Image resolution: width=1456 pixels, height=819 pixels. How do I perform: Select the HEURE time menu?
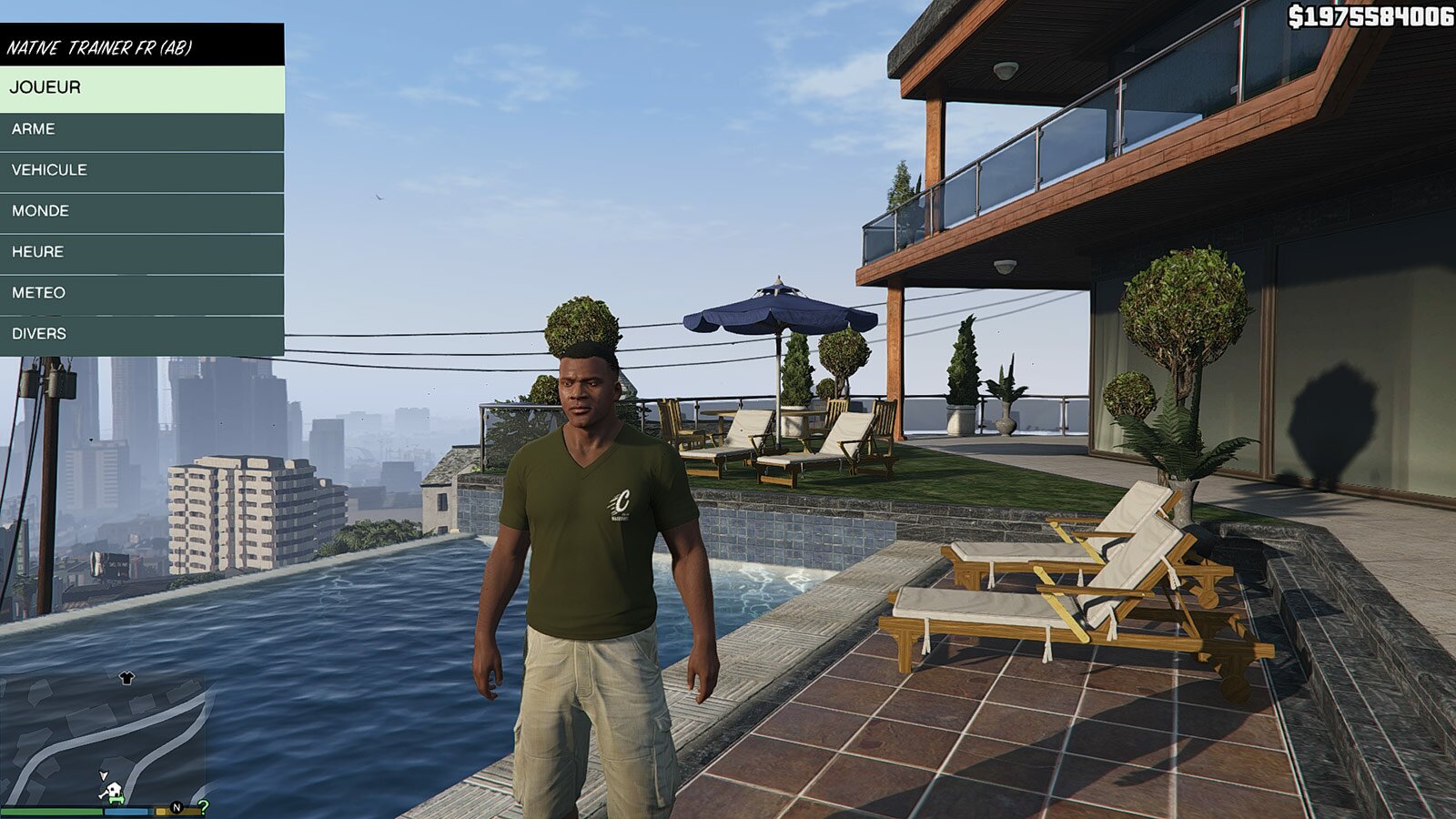click(x=141, y=252)
